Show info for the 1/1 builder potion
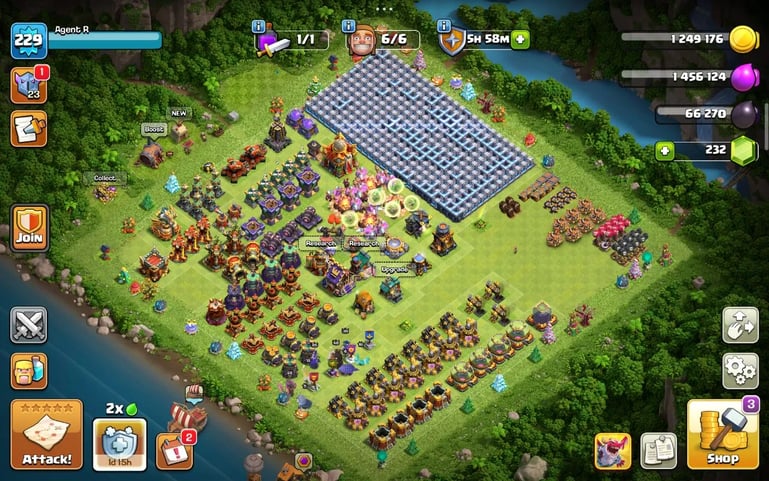The width and height of the screenshot is (769, 481). [x=260, y=25]
